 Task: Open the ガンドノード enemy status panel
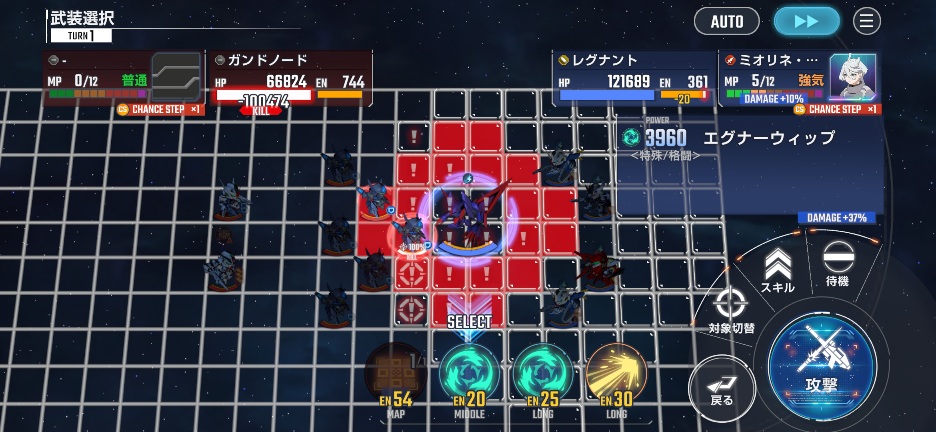pos(289,78)
